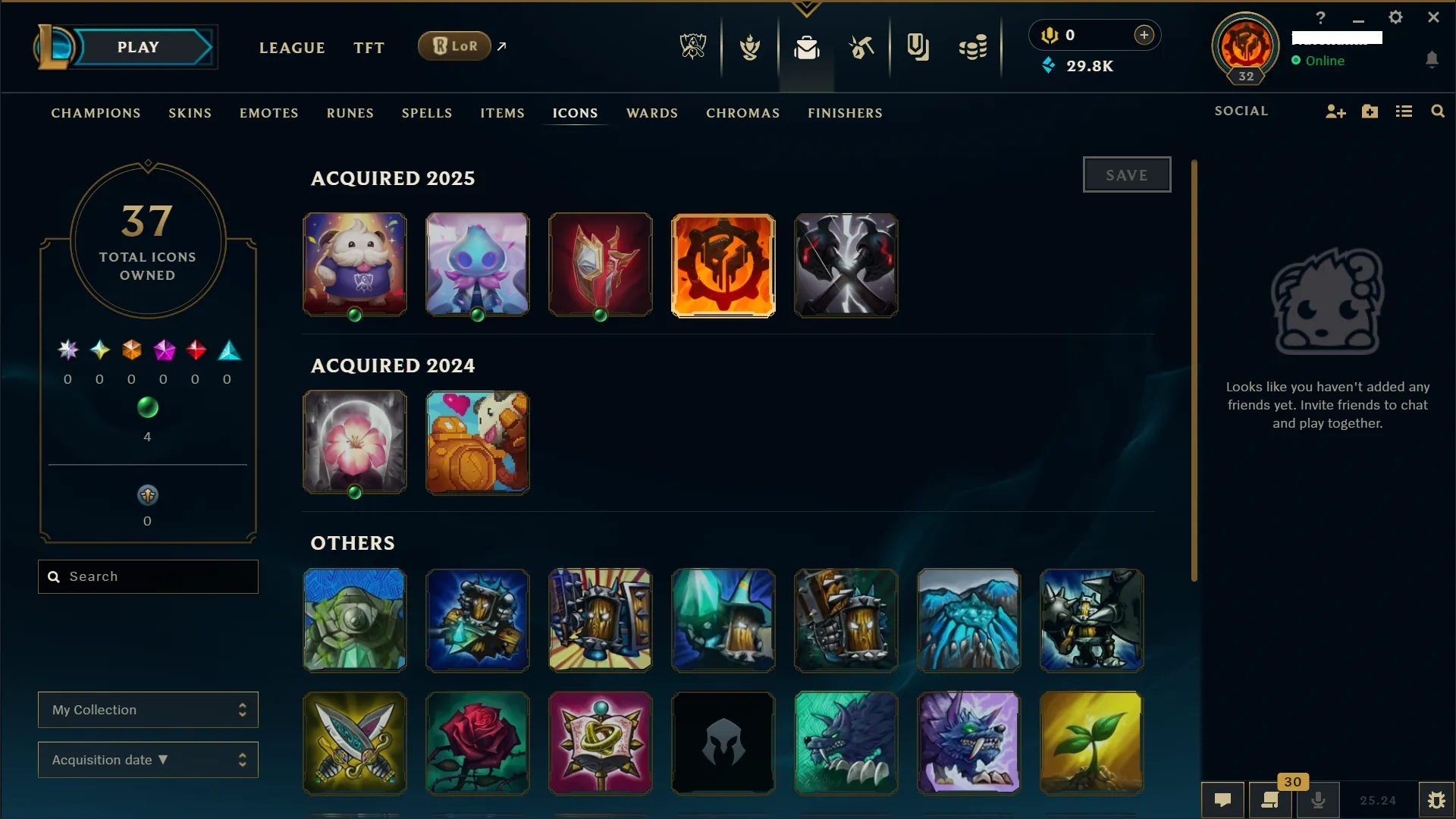The width and height of the screenshot is (1456, 819).
Task: Click inside the icon Search field
Action: pyautogui.click(x=148, y=576)
